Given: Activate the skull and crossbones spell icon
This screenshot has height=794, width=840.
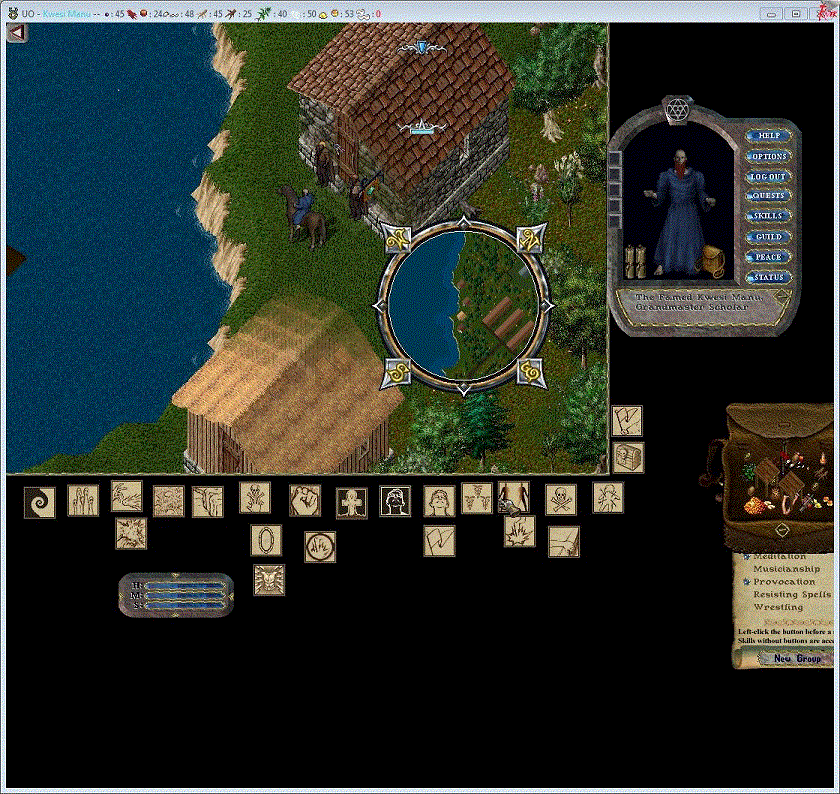Looking at the screenshot, I should click(560, 500).
